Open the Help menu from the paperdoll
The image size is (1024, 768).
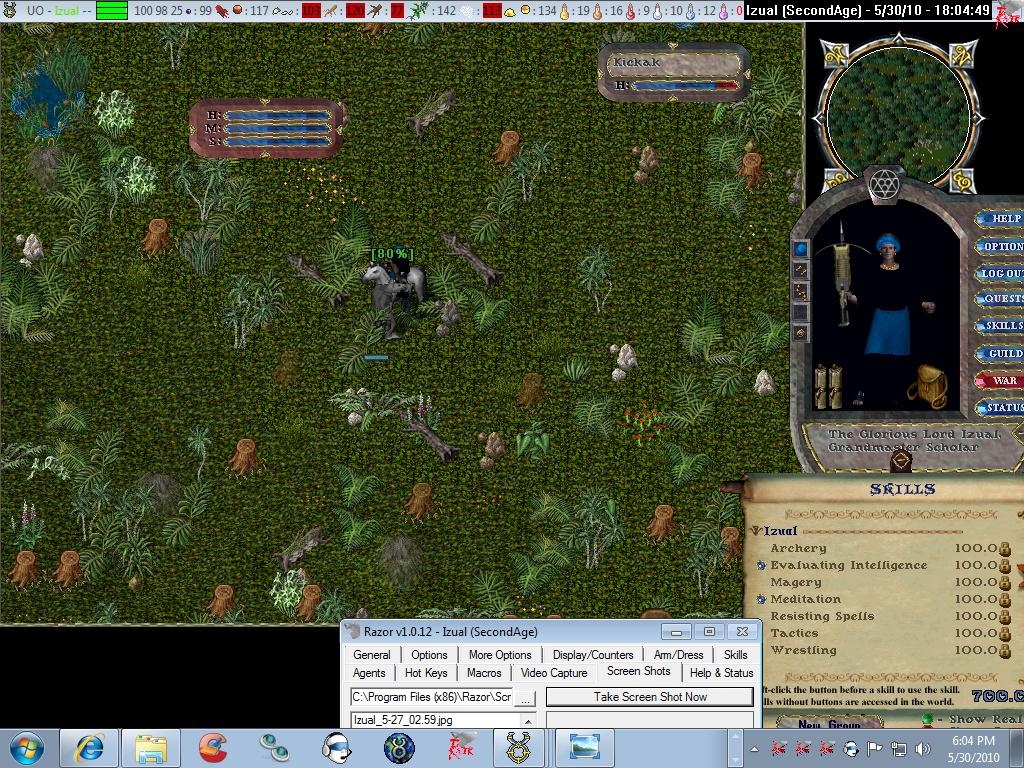[x=1004, y=219]
